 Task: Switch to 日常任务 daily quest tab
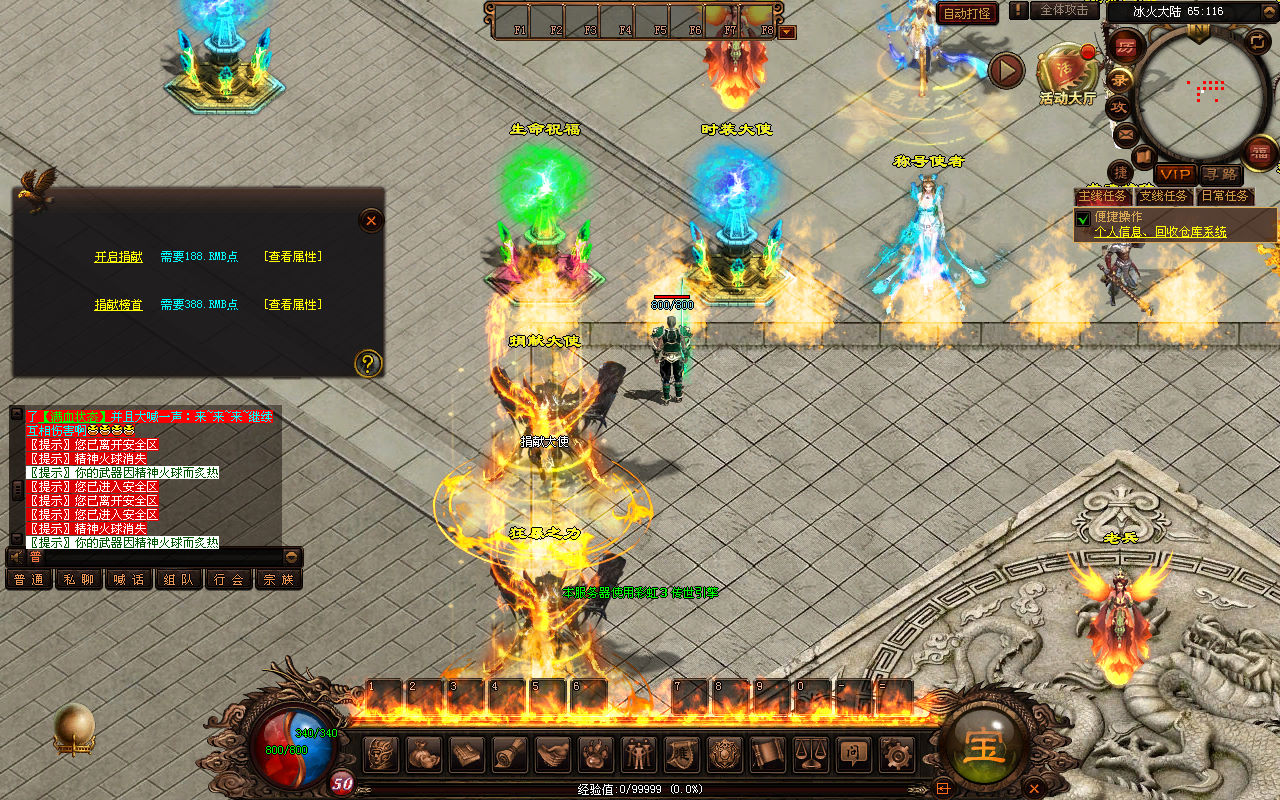1225,196
